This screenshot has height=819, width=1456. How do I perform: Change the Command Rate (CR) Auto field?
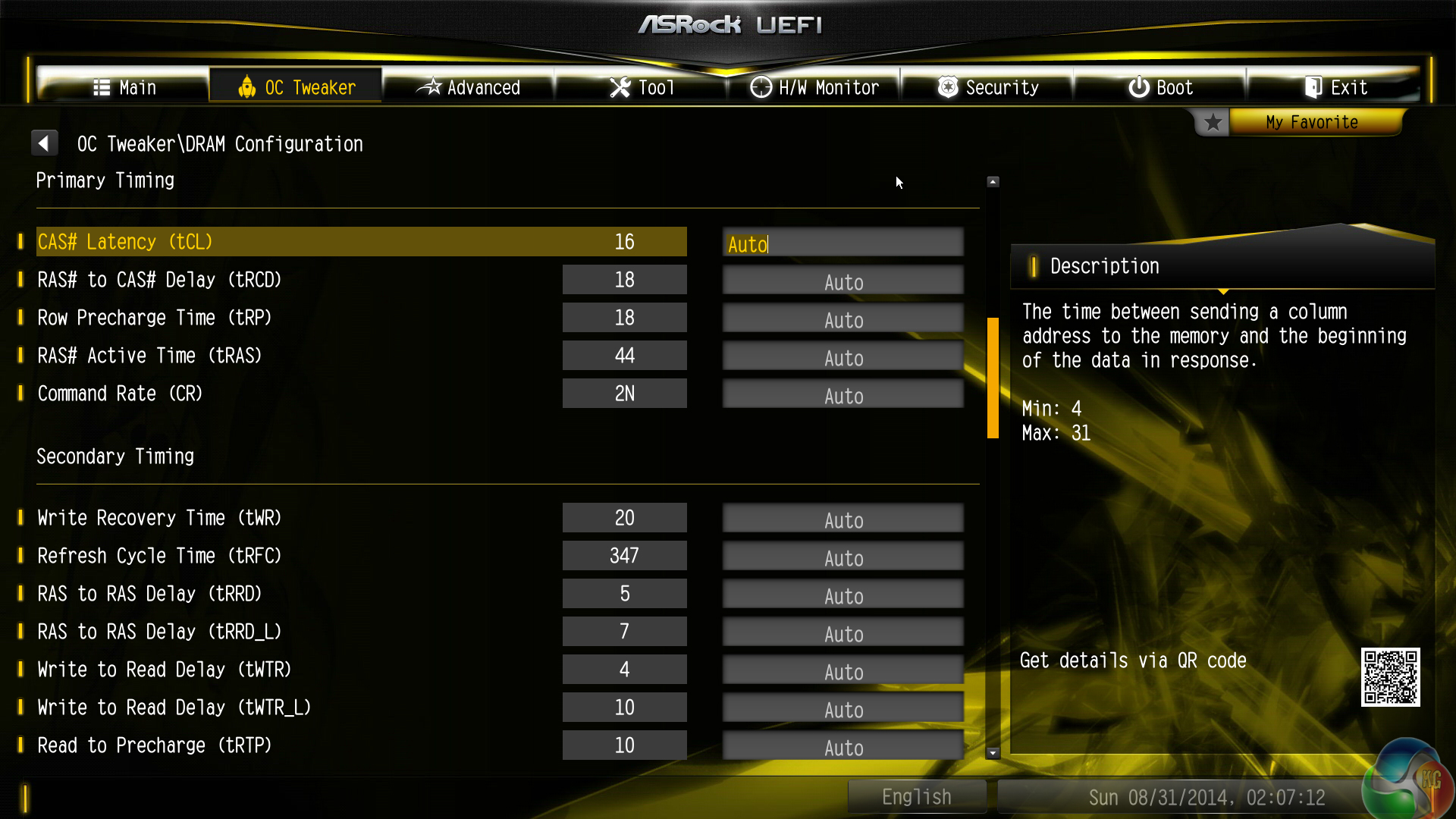click(x=843, y=395)
